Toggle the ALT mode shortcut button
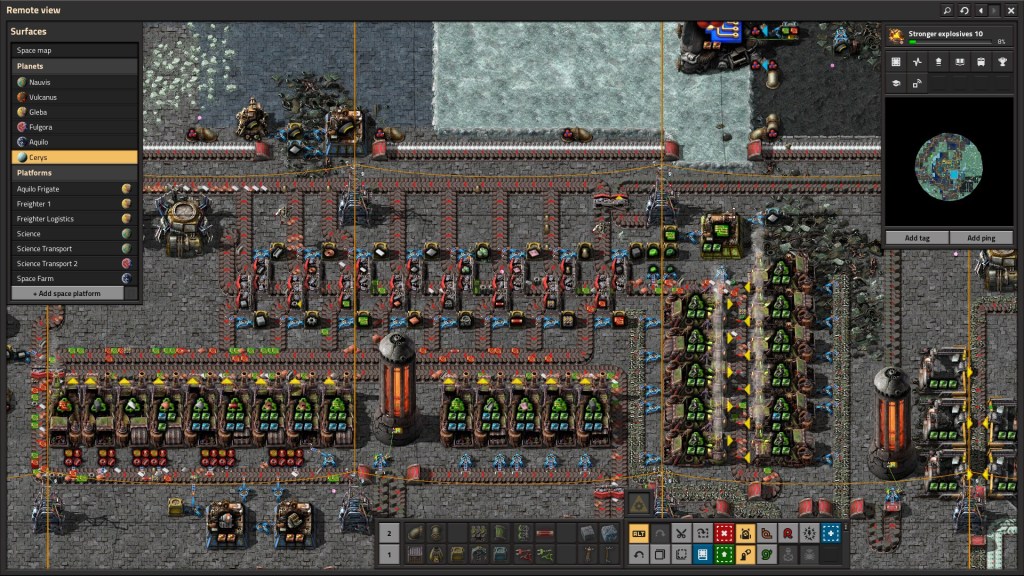Viewport: 1024px width, 576px height. pyautogui.click(x=638, y=533)
